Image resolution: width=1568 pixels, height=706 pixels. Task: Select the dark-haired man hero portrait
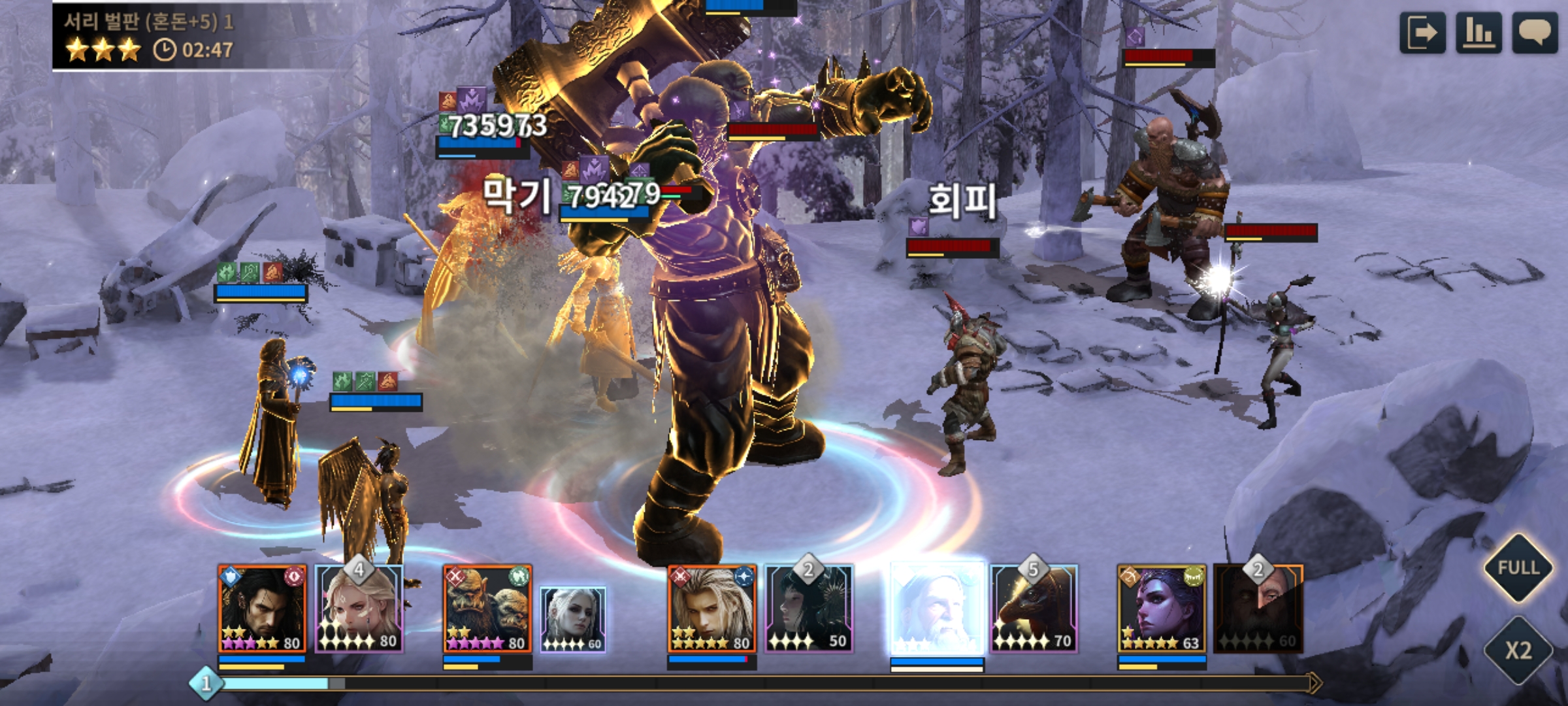(x=262, y=609)
